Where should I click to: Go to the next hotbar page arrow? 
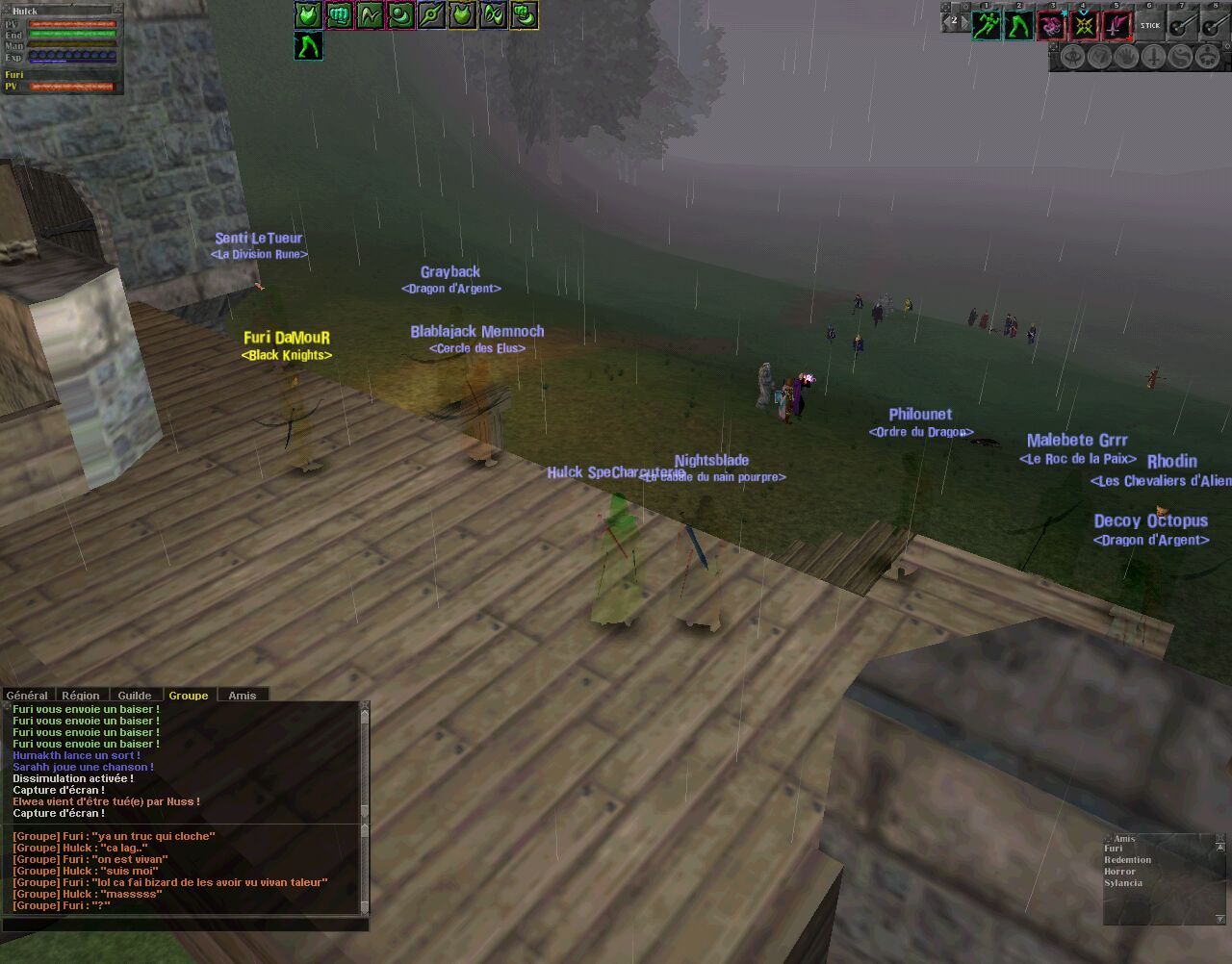(x=963, y=20)
